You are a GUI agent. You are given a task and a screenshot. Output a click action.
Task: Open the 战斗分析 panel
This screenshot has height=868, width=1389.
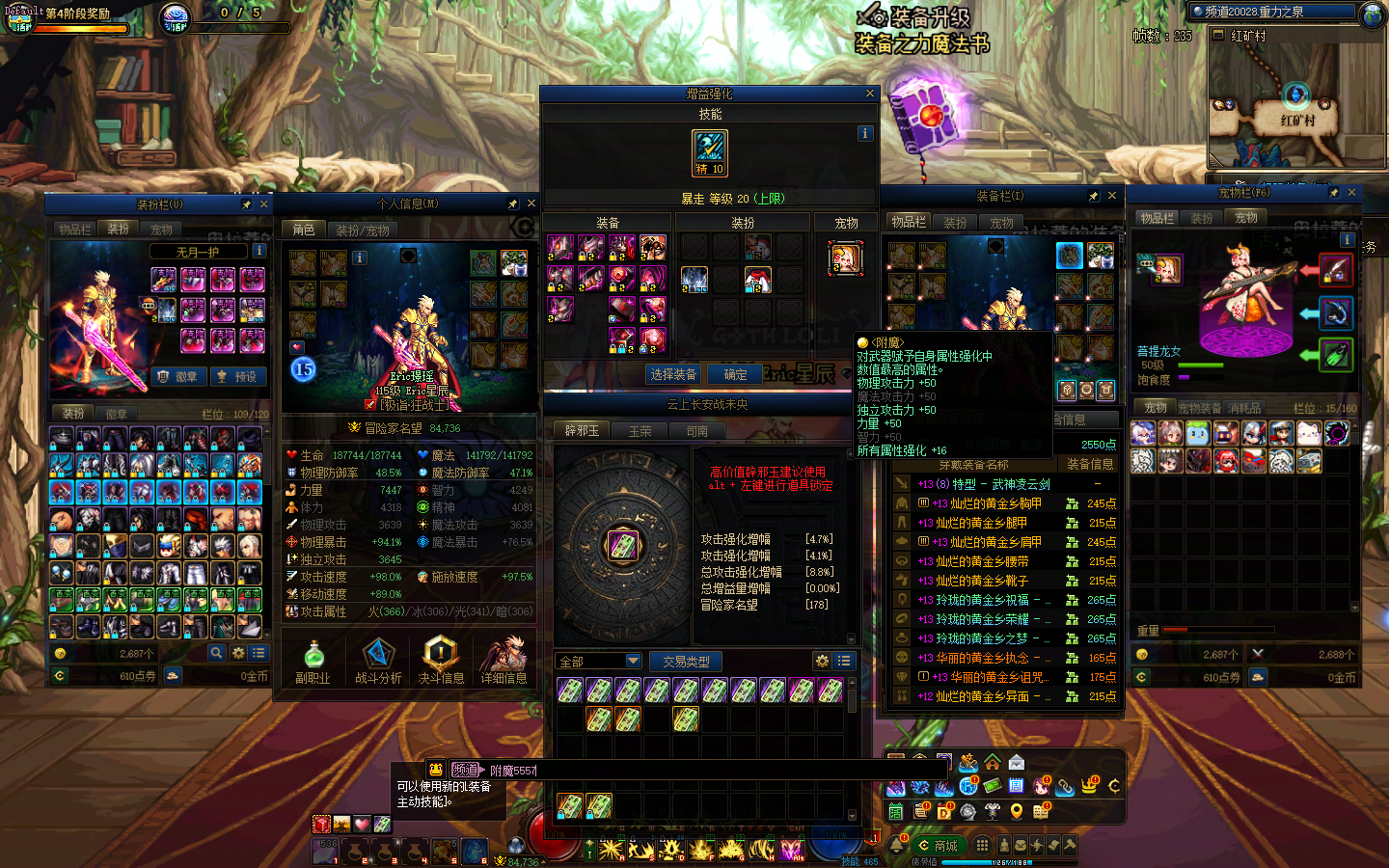pos(378,661)
